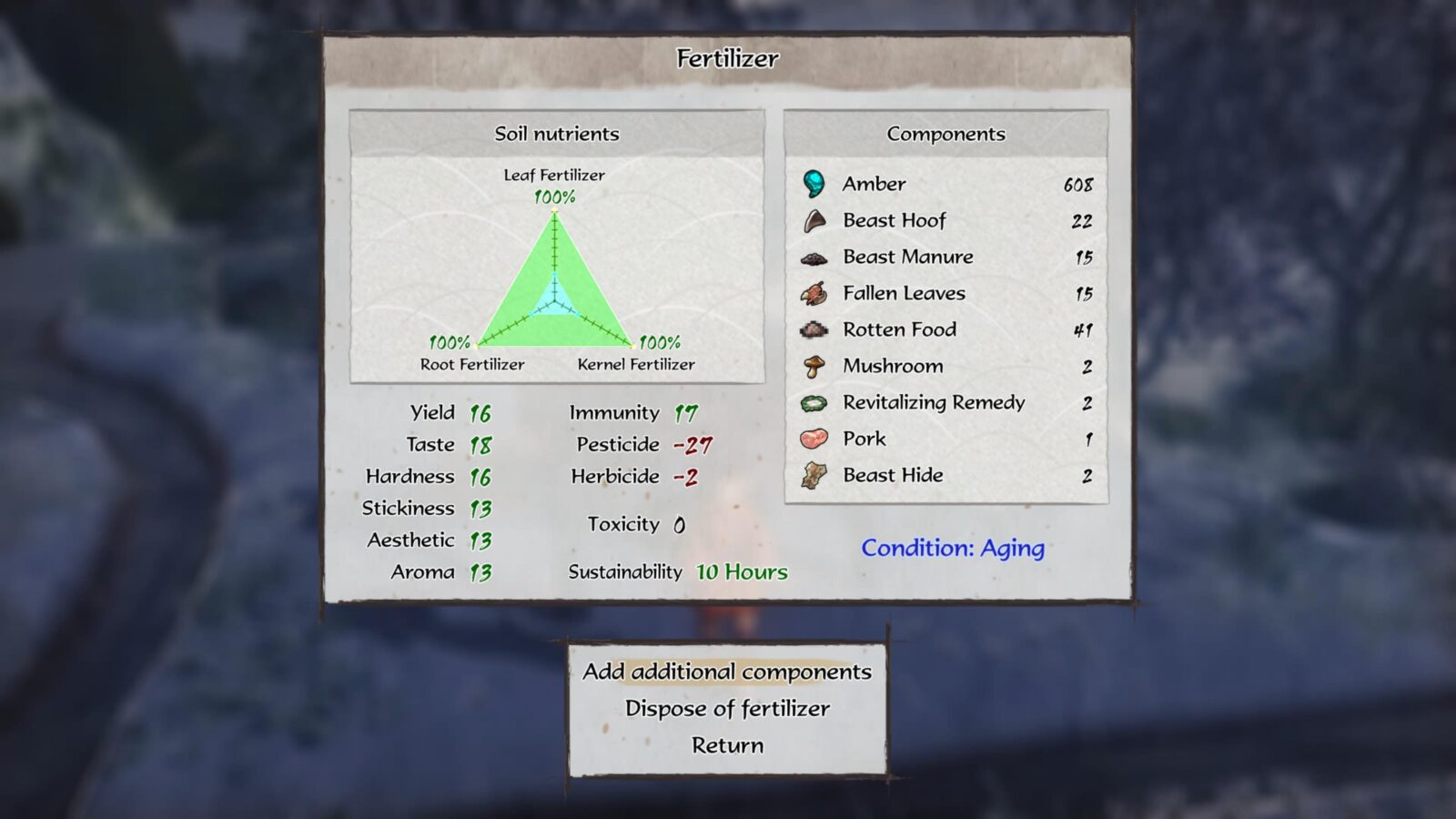Select the Amber component row

tap(945, 184)
